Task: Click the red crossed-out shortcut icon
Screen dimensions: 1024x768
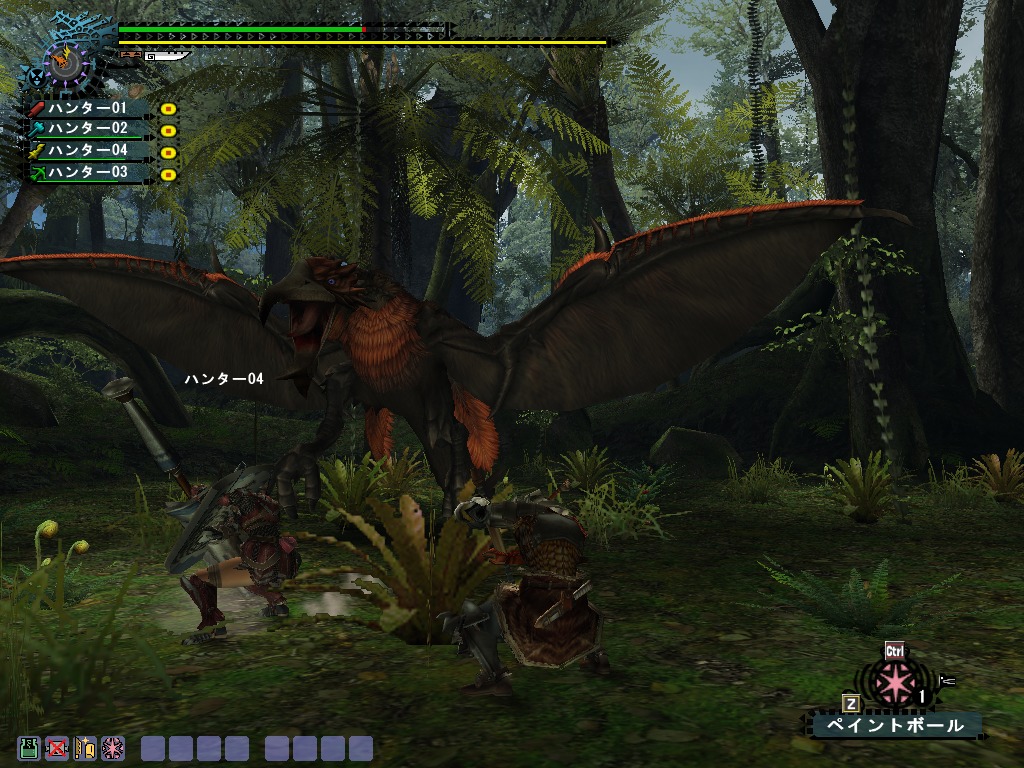Action: click(57, 748)
